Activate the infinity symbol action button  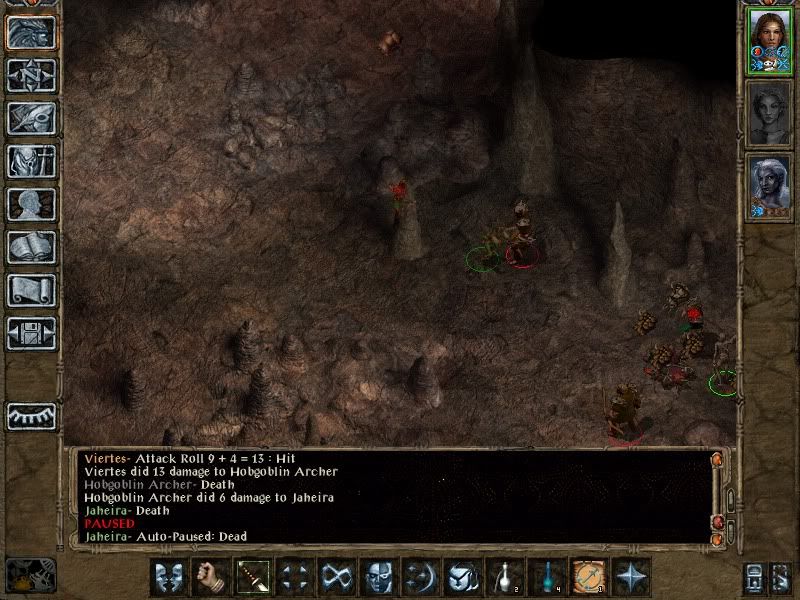(x=334, y=577)
